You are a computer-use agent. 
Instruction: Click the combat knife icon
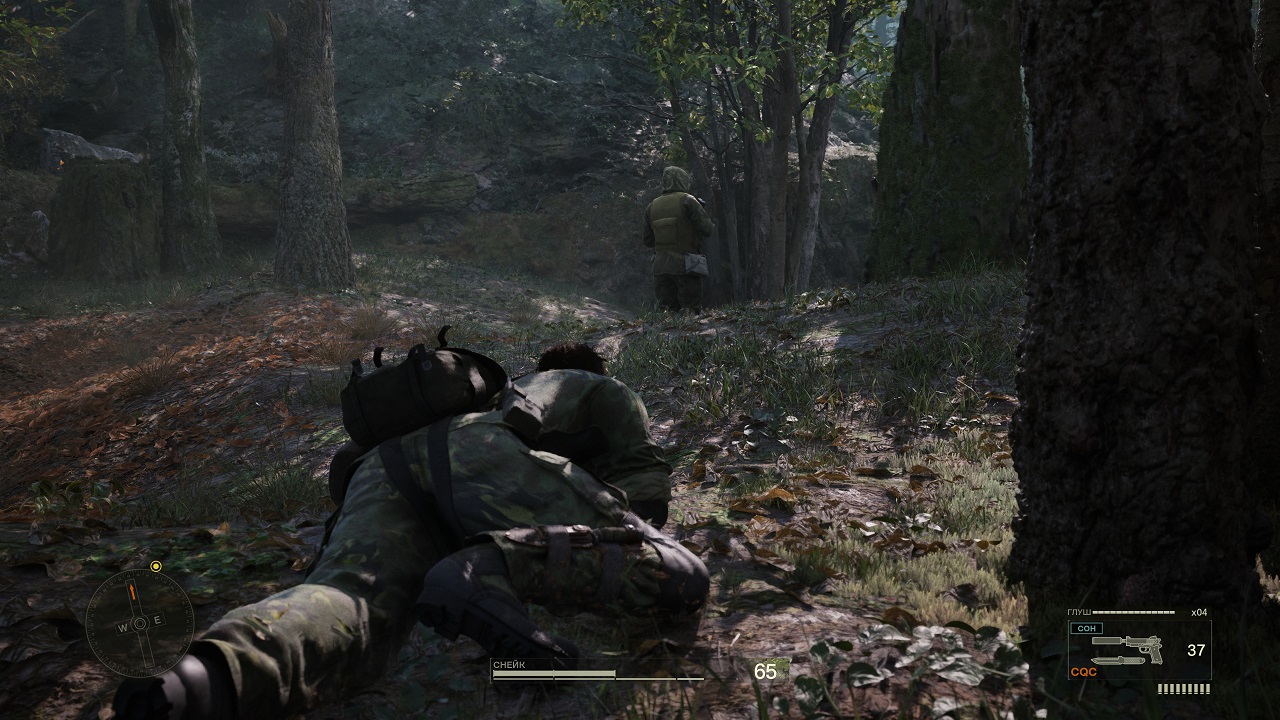tap(1118, 660)
